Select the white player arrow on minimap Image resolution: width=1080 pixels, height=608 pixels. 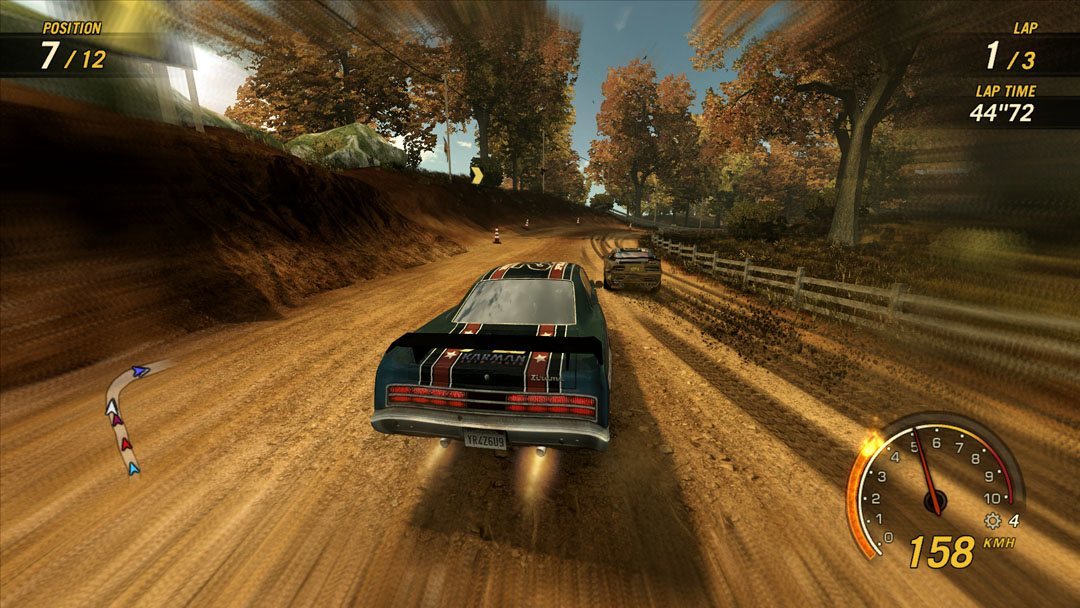point(113,407)
